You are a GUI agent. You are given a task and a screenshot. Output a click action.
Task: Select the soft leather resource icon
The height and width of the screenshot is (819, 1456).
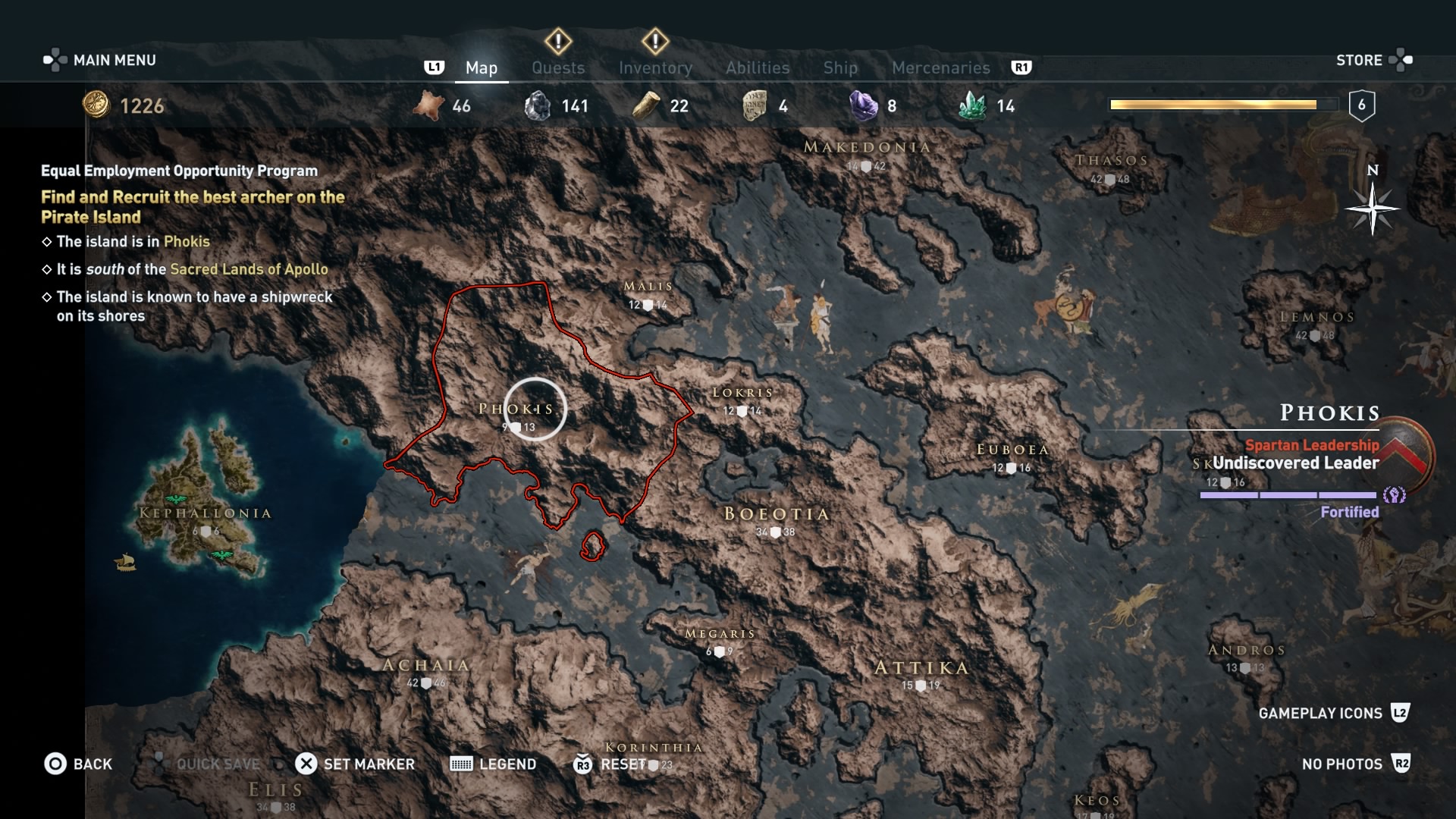click(x=427, y=105)
